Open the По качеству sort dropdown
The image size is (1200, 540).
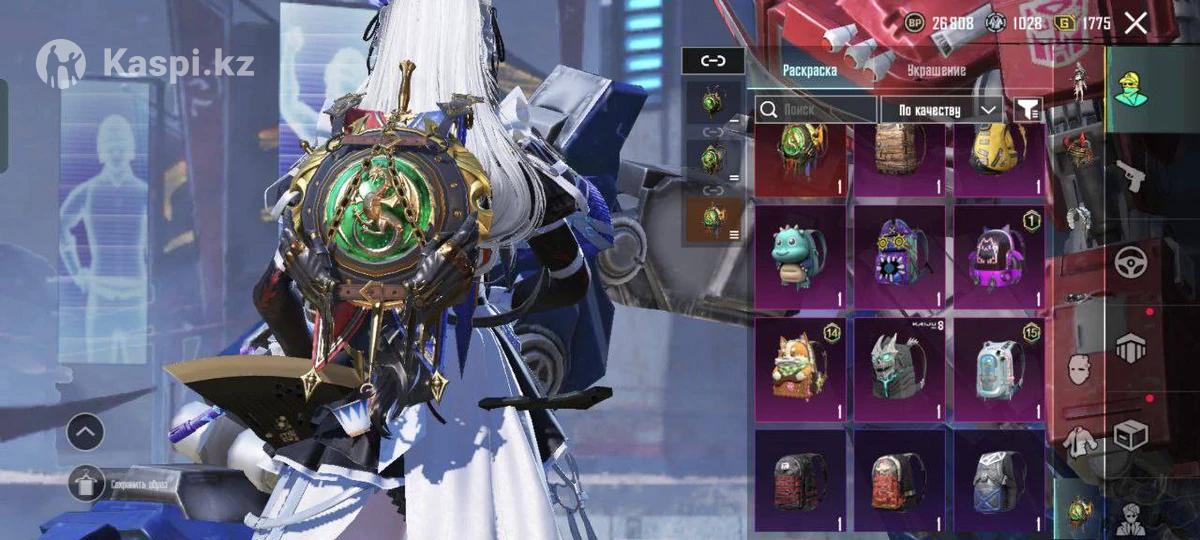tap(940, 109)
